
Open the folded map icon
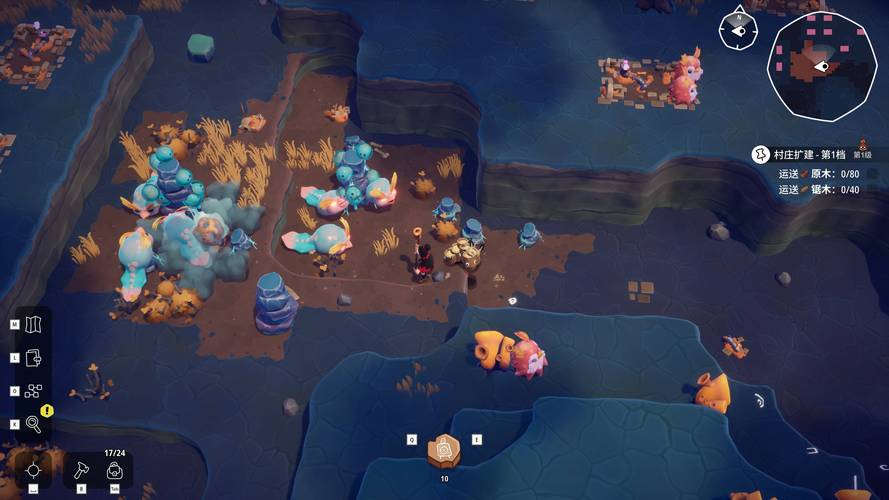(34, 325)
